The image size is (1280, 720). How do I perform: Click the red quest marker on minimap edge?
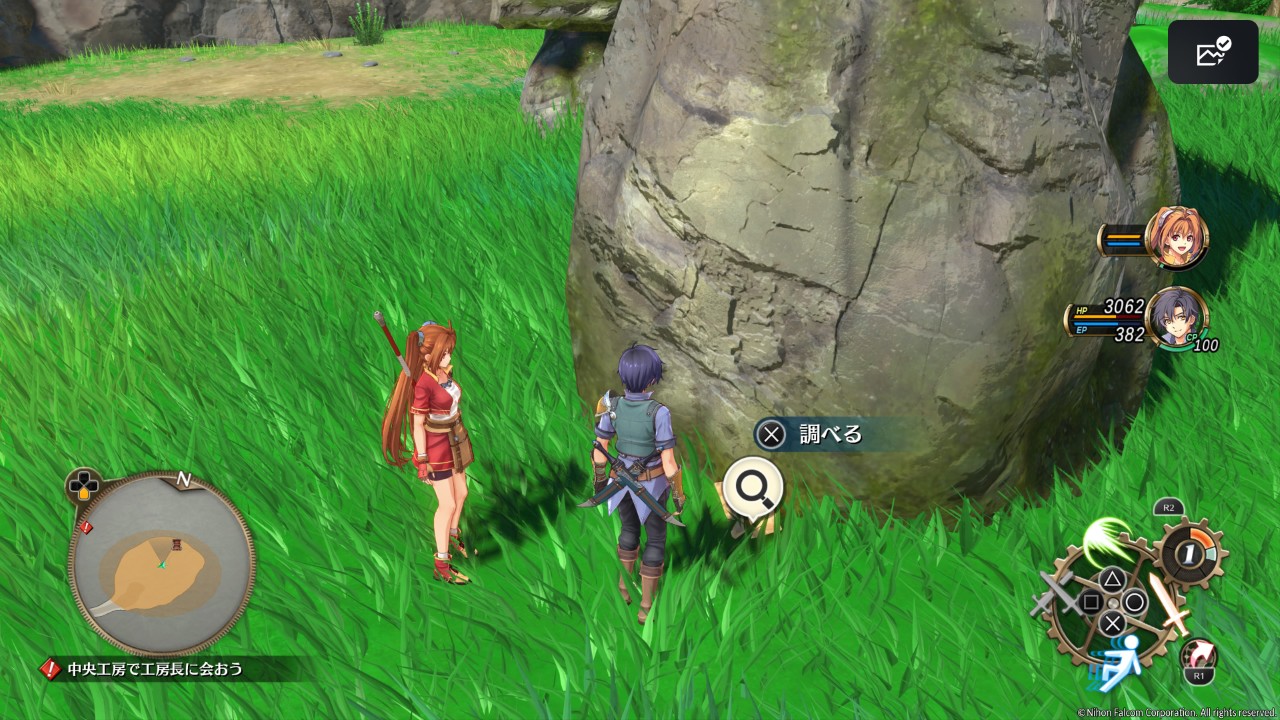pos(86,527)
